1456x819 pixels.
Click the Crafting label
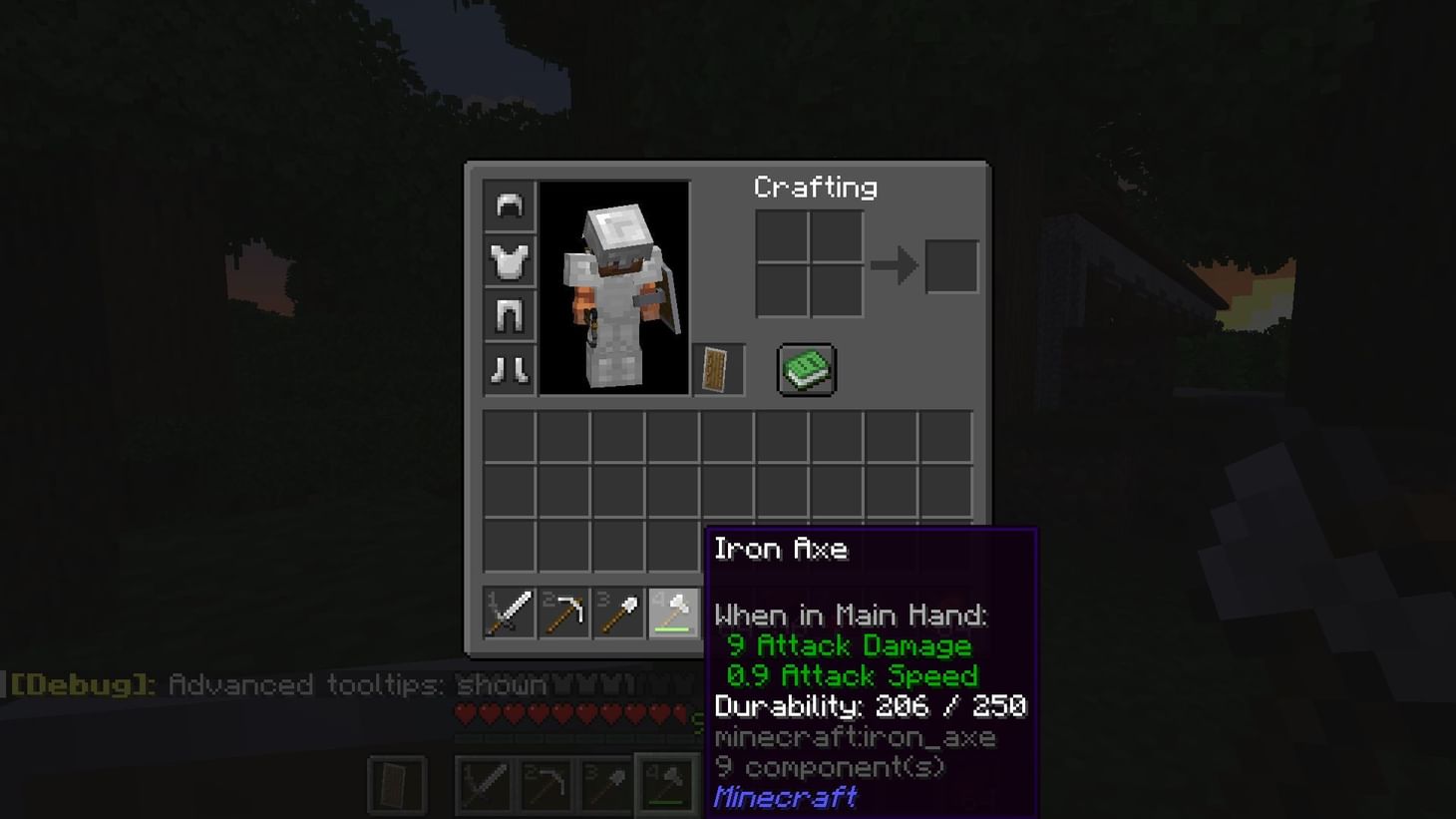(x=816, y=187)
